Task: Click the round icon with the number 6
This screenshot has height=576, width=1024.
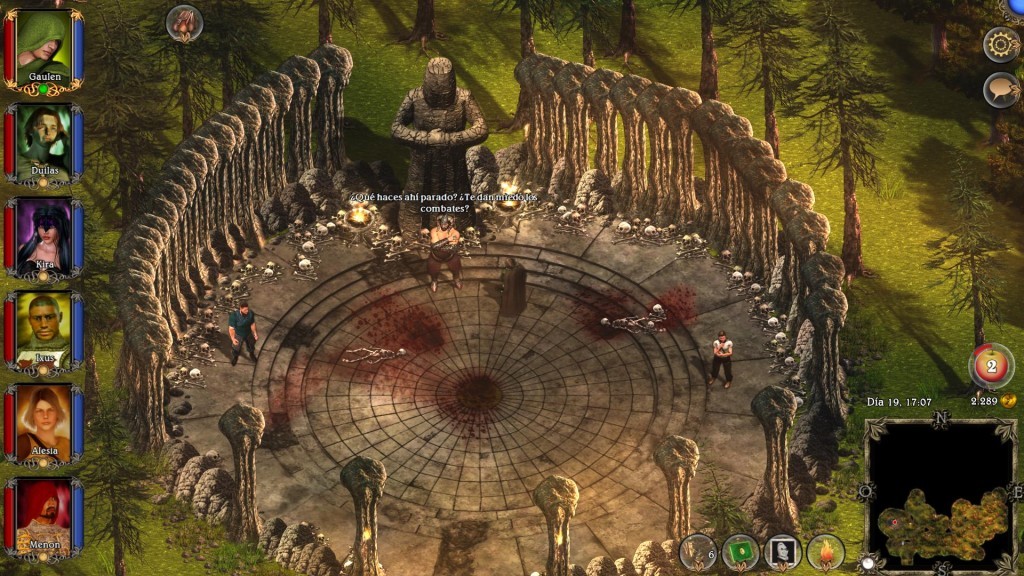Action: 698,552
